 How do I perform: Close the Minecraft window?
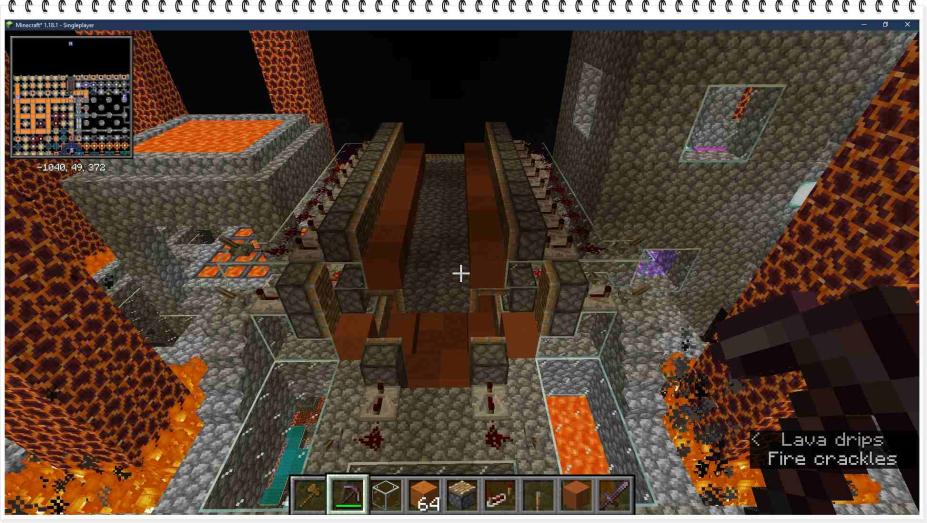coord(908,24)
